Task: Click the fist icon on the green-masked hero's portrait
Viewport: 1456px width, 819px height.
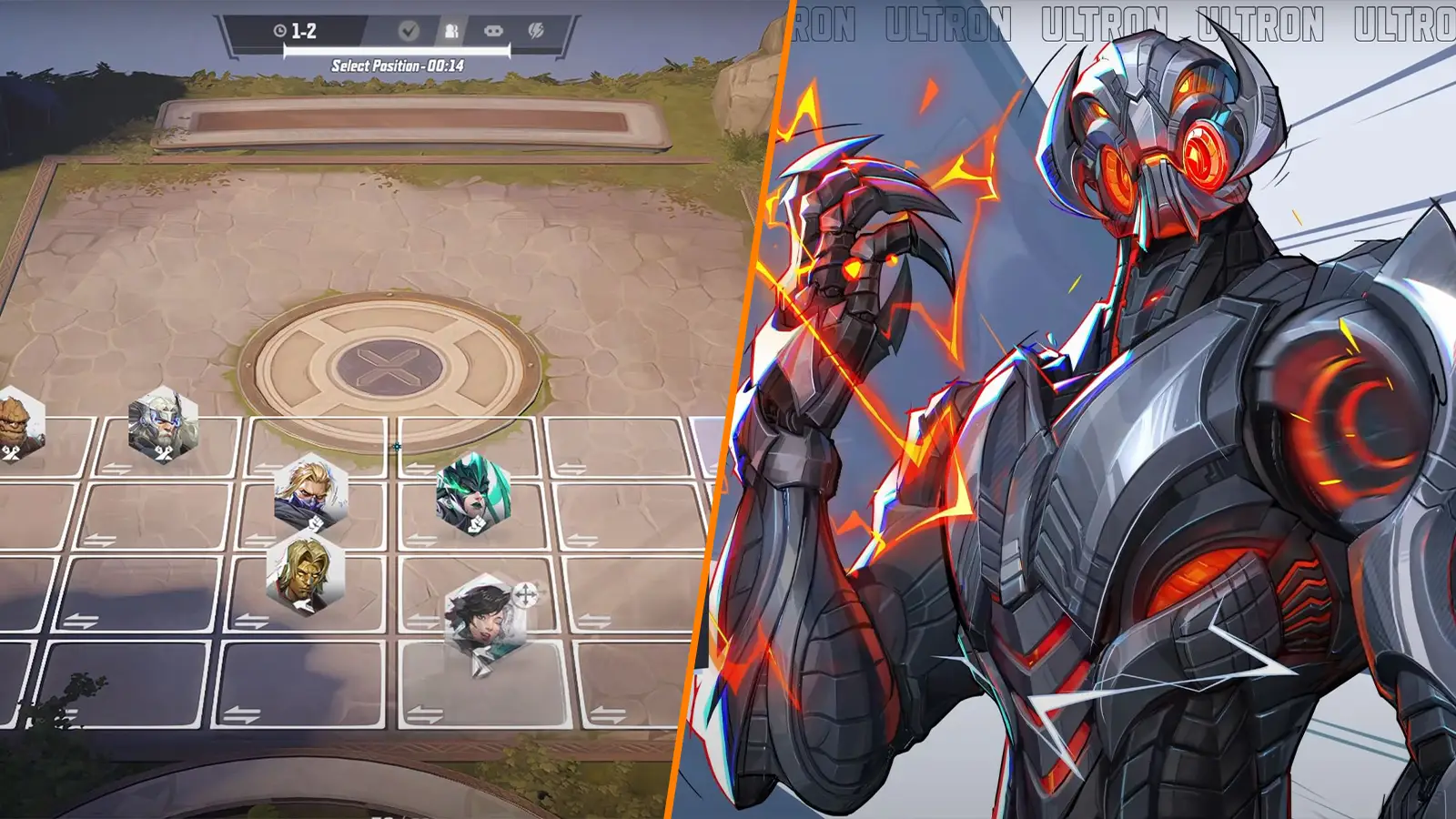Action: click(478, 522)
